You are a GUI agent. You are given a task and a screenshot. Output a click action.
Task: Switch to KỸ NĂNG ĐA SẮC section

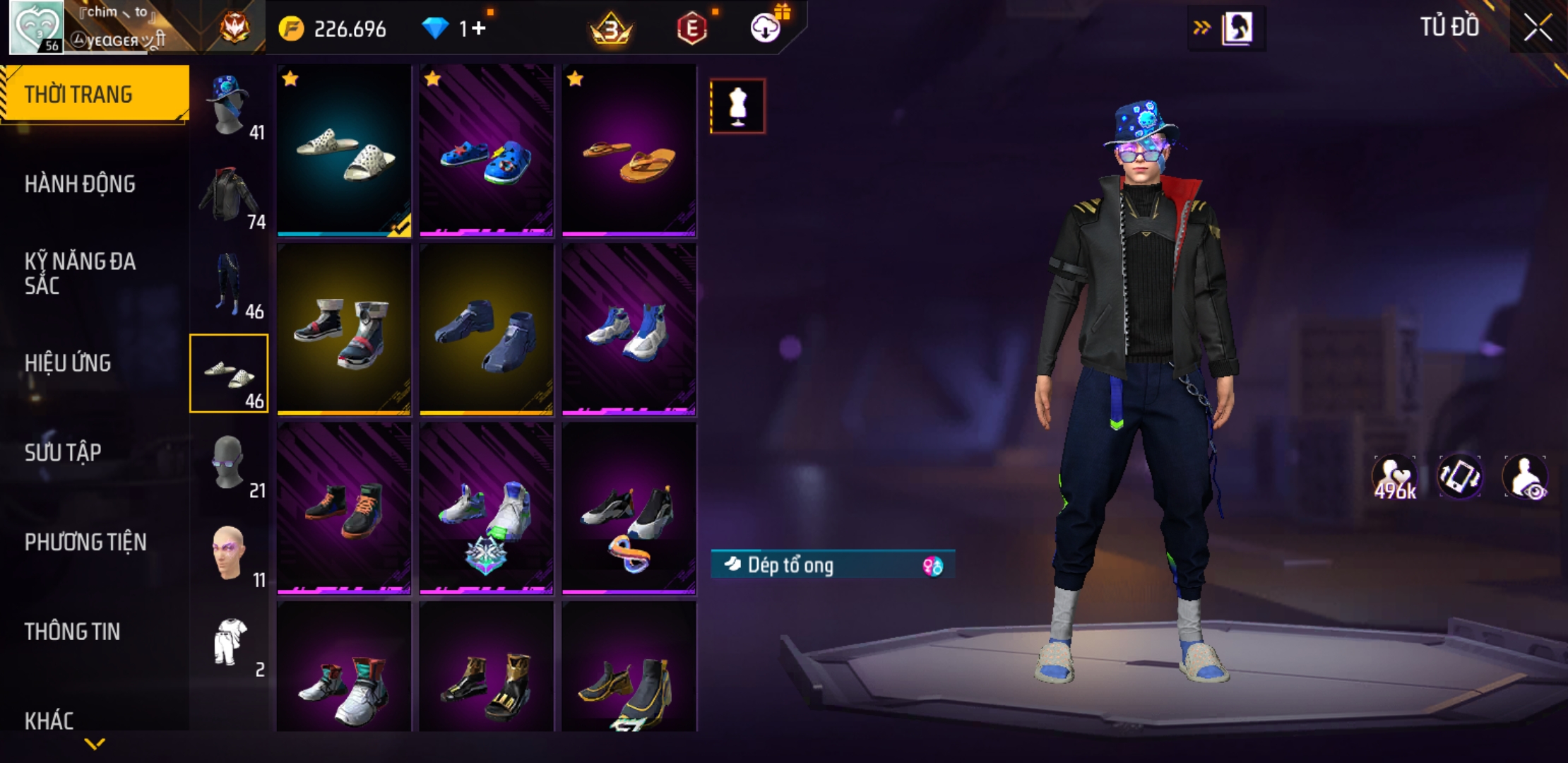tap(80, 273)
